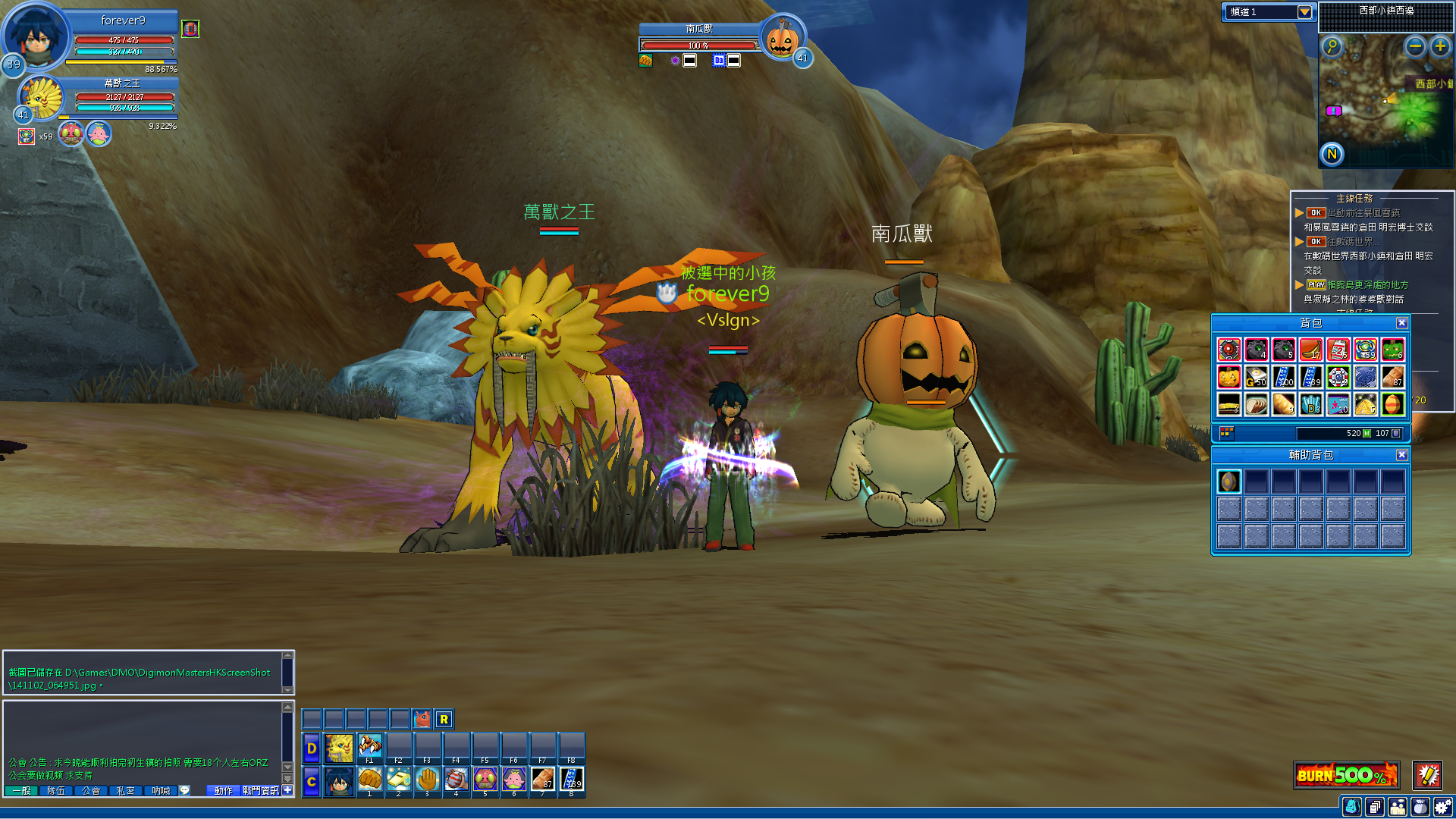Select the green pumpkin item slot
Image resolution: width=1456 pixels, height=819 pixels.
[1392, 350]
